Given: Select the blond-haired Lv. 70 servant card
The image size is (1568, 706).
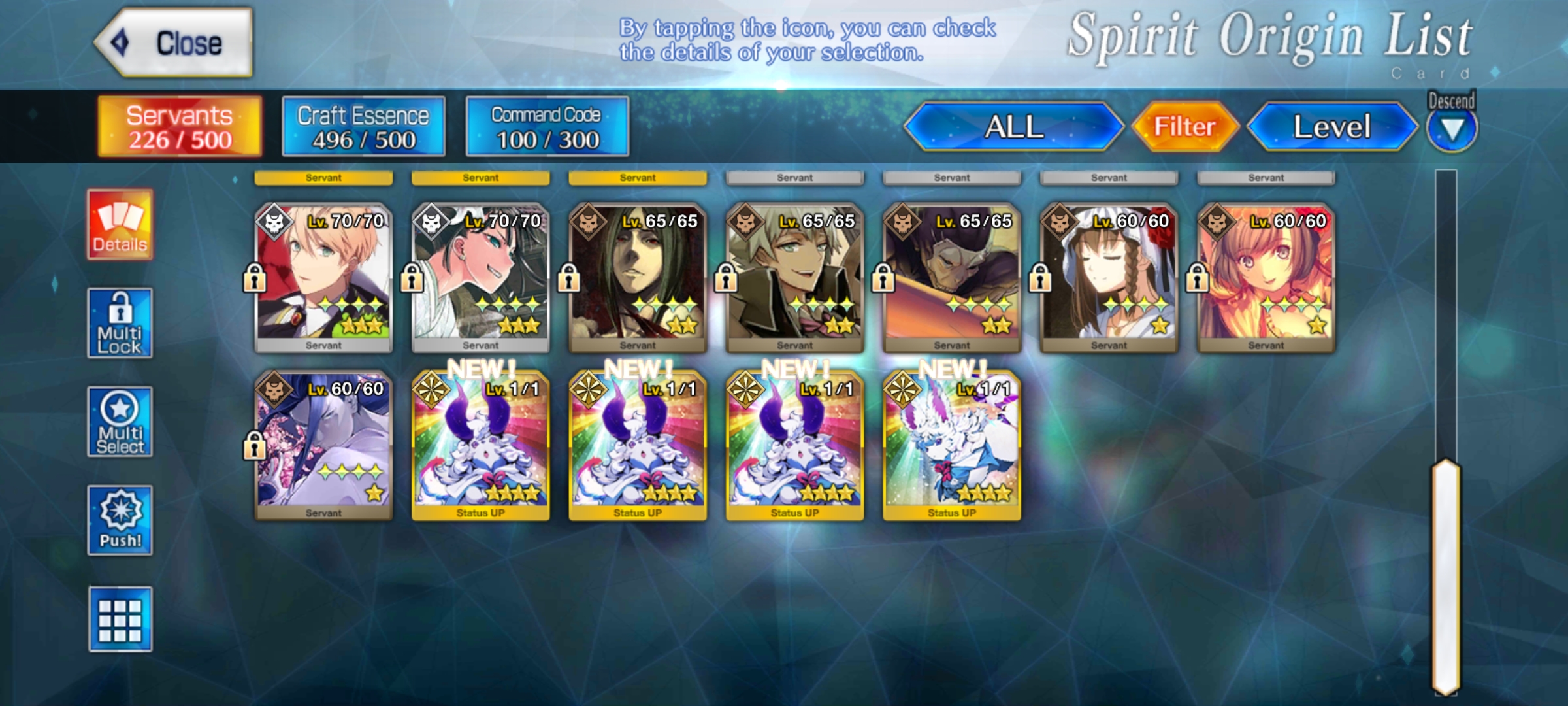Looking at the screenshot, I should (x=323, y=278).
